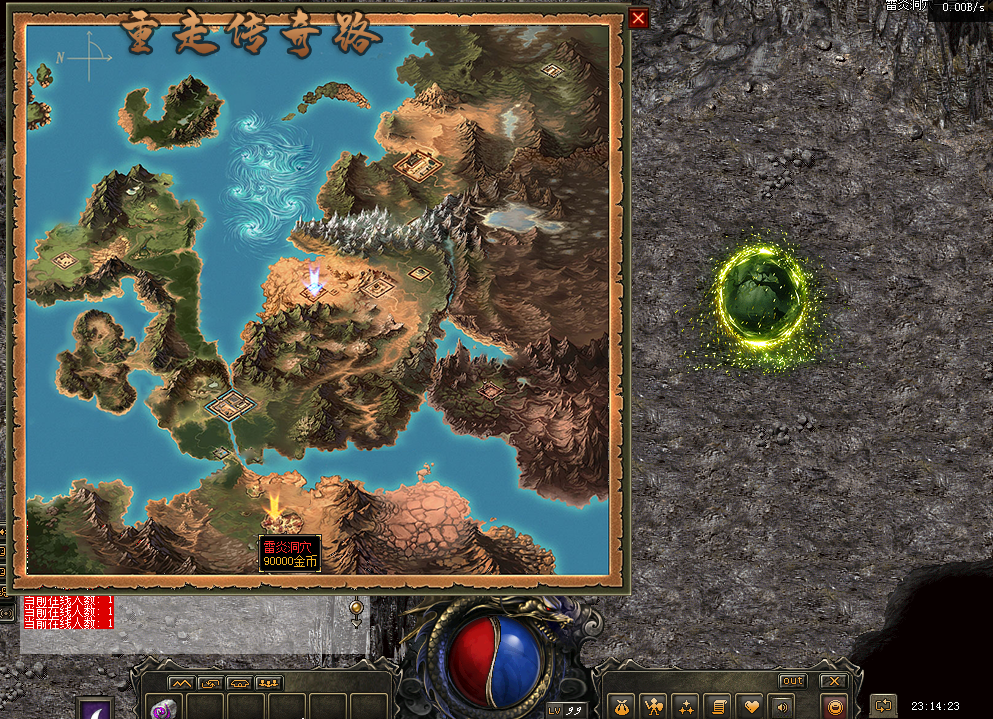Click the glowing blue crystal map marker
The image size is (993, 719).
(x=314, y=281)
